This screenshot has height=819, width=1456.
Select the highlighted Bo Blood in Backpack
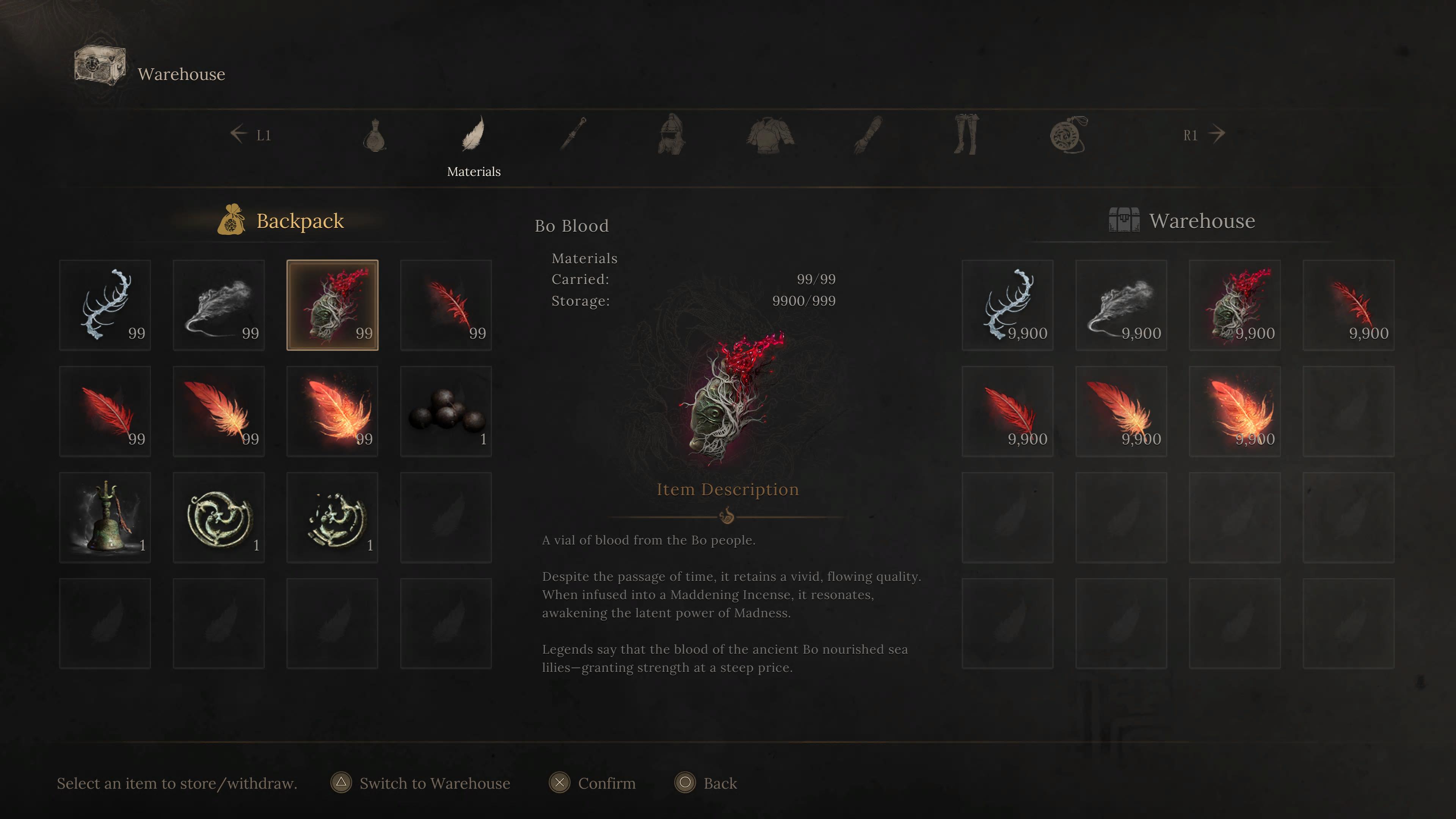333,305
